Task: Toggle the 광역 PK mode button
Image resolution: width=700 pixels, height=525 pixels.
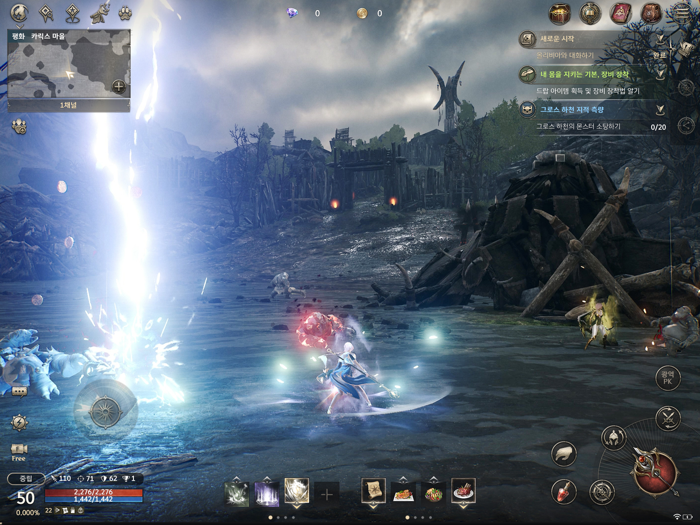Action: pyautogui.click(x=668, y=378)
